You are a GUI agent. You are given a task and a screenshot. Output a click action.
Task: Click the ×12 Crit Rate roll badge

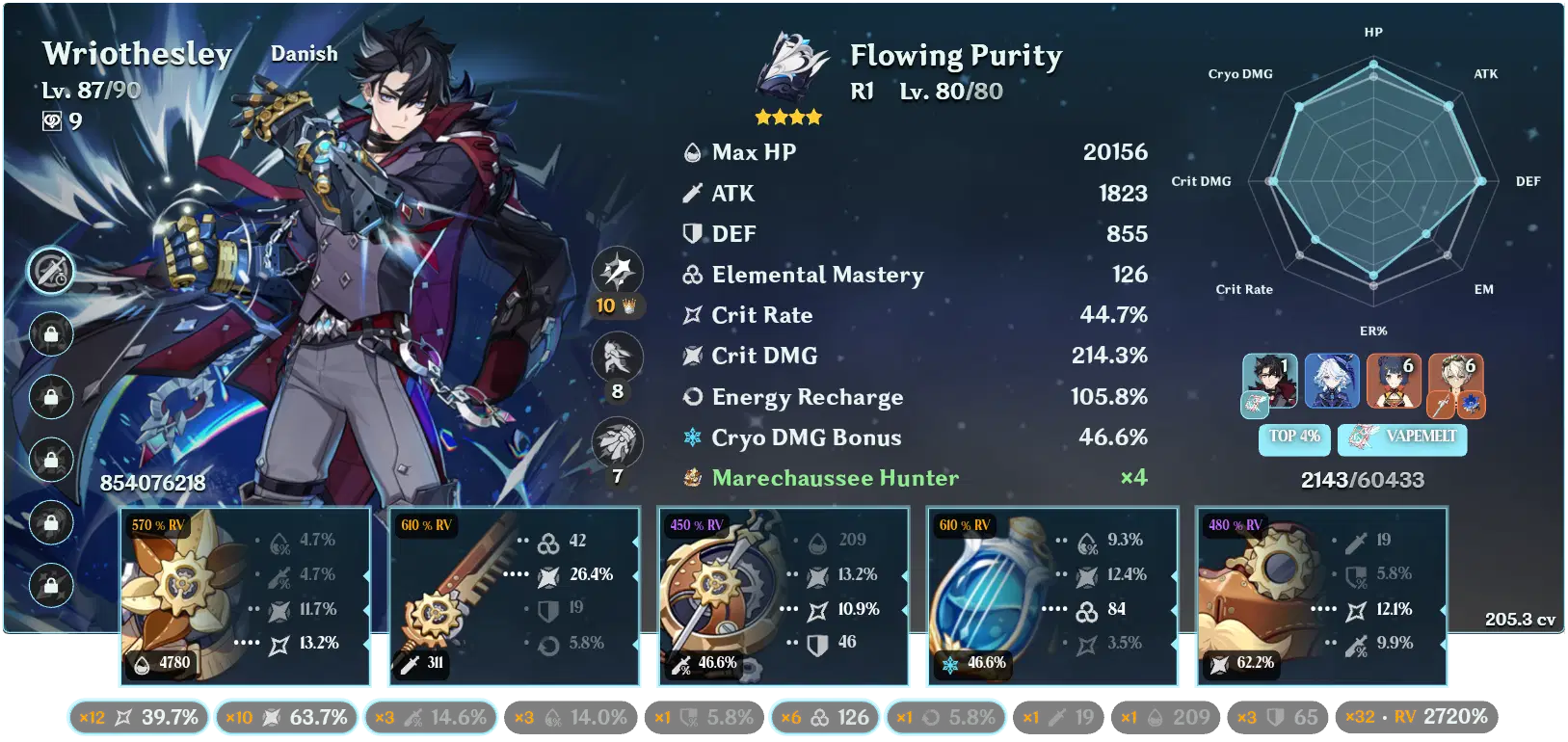(138, 717)
